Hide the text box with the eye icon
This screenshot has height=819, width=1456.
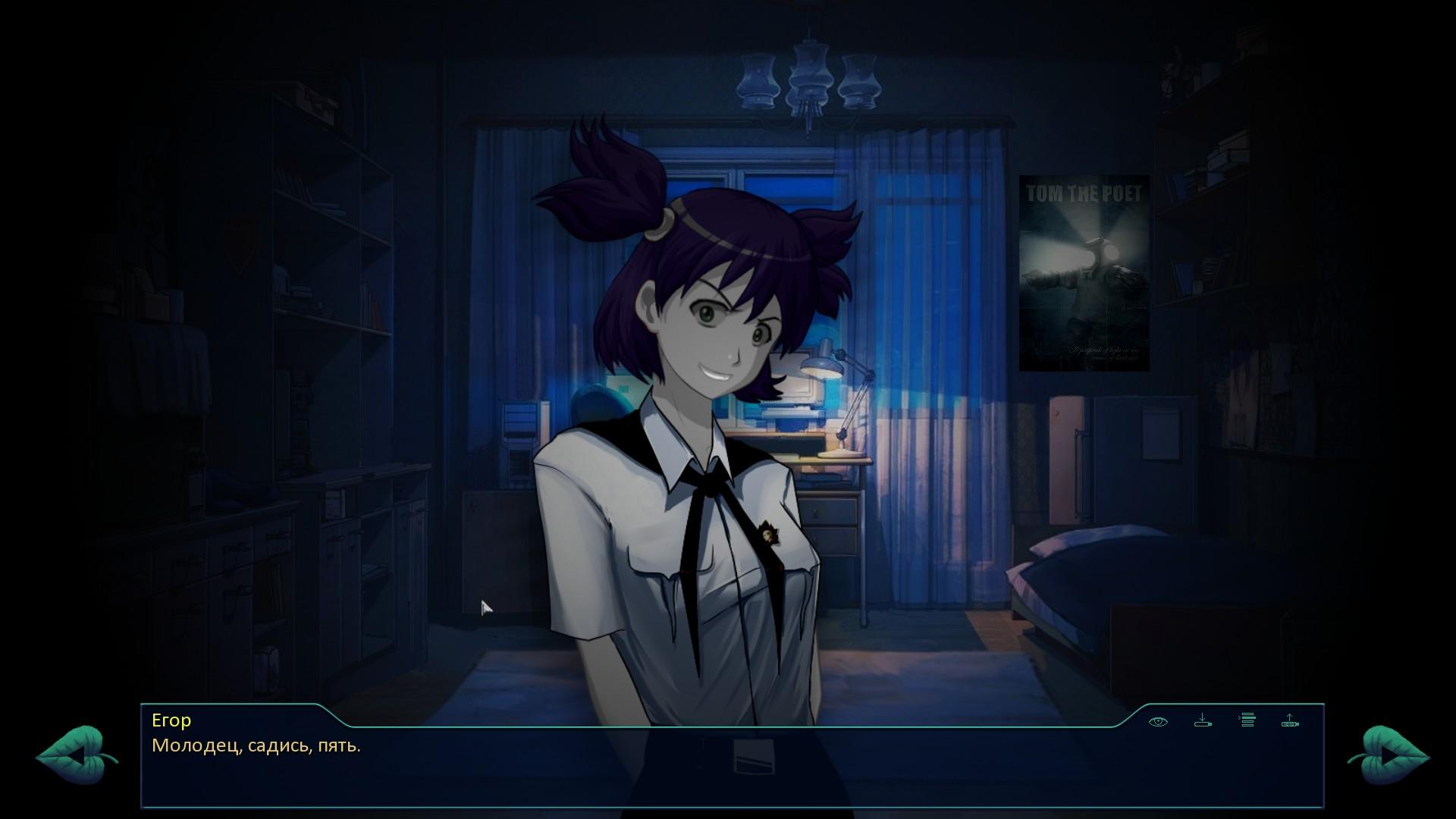[1158, 721]
